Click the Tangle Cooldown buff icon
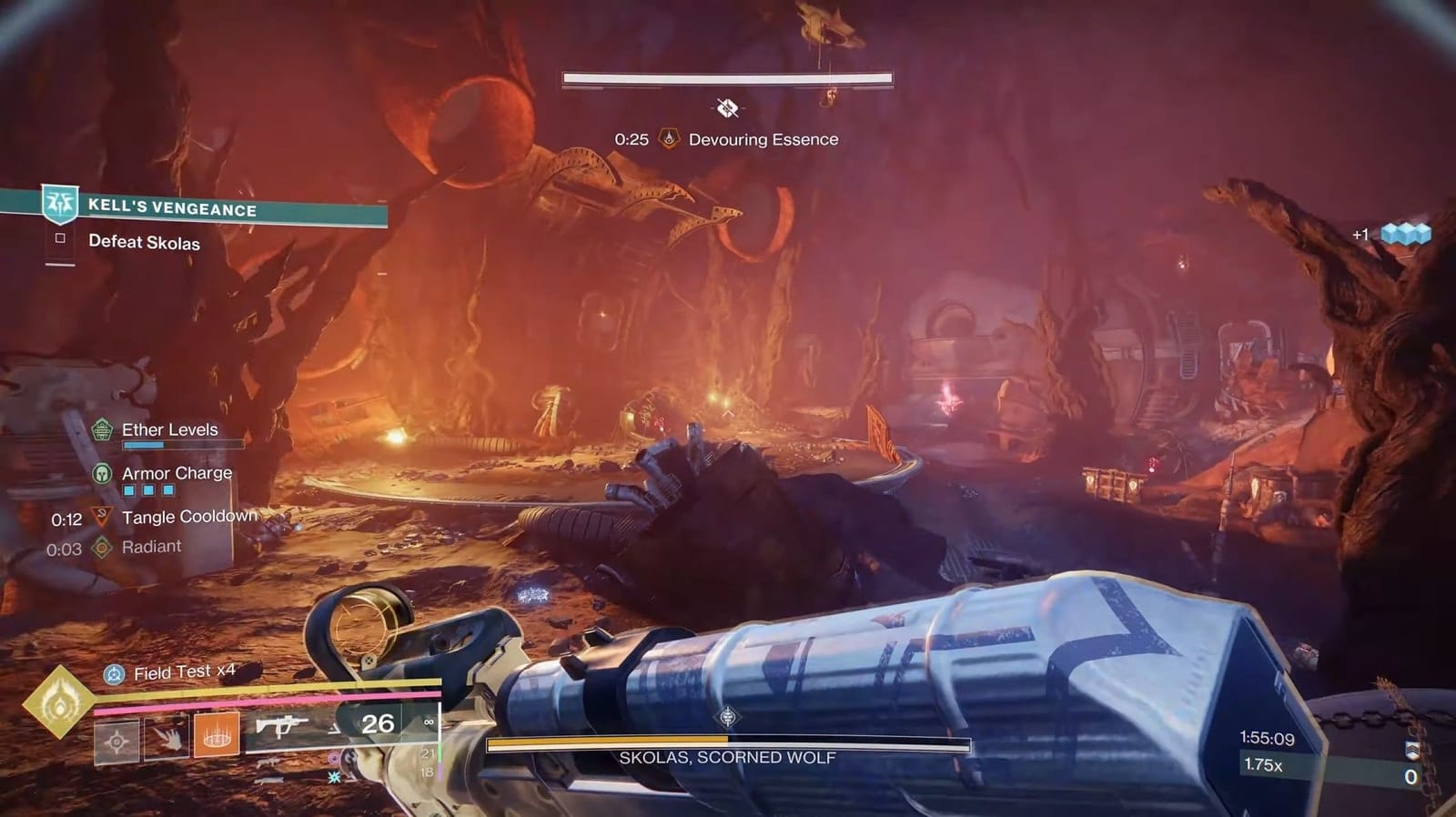The width and height of the screenshot is (1456, 817). tap(100, 516)
